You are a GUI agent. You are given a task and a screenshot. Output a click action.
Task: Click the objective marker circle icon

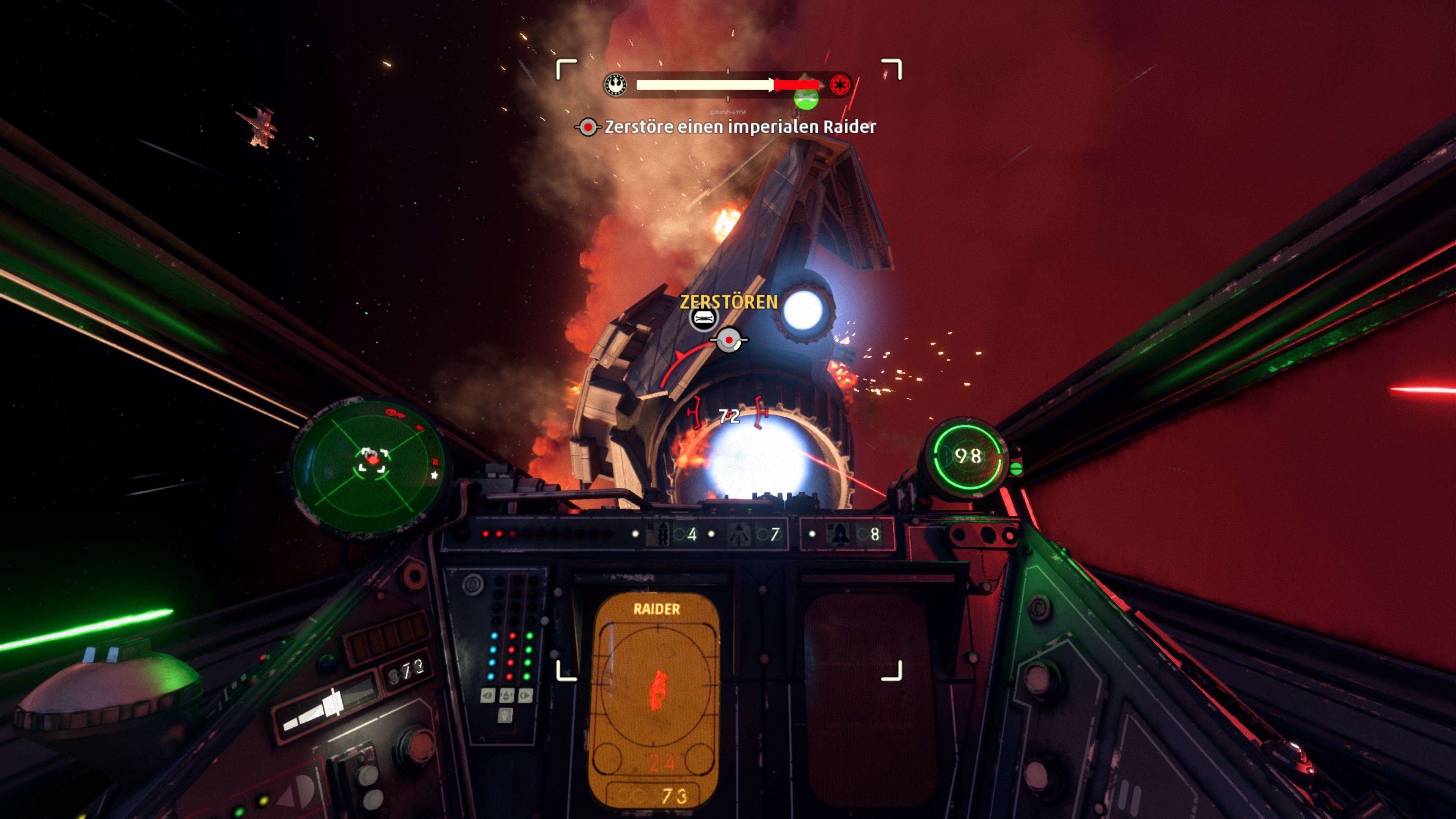[730, 341]
